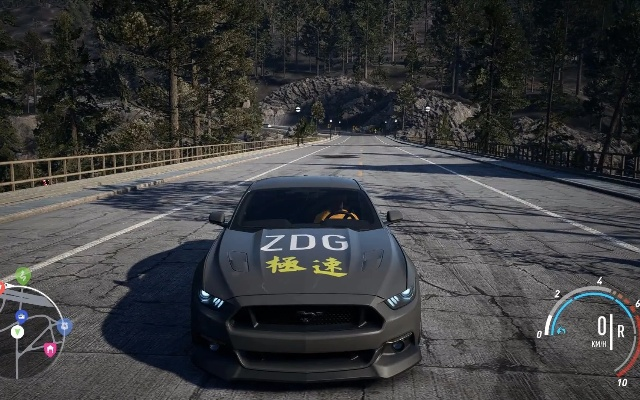The image size is (640, 400).
Task: Click the white marker with green arrow
Action: 17,332
